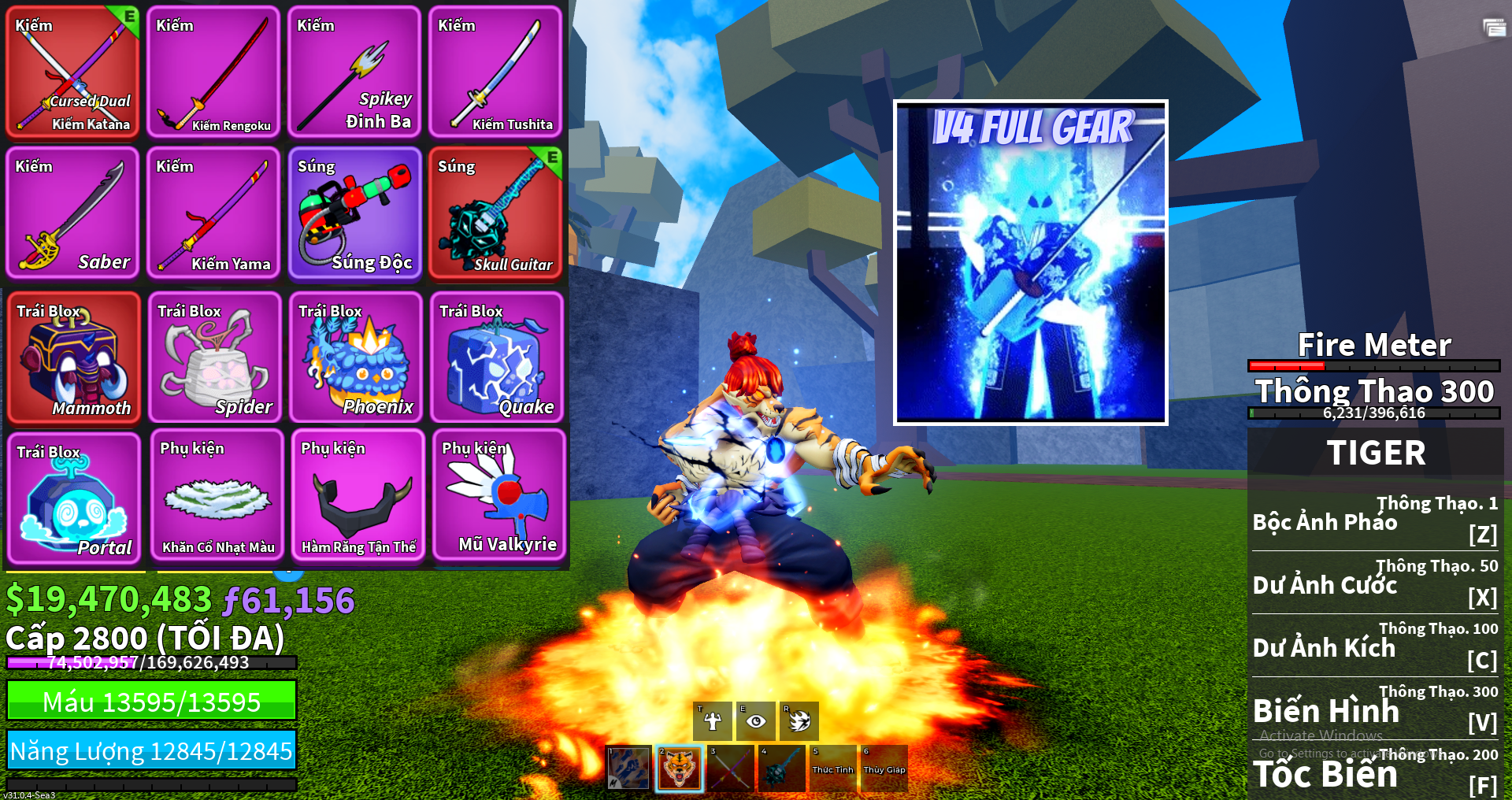Screen dimensions: 1512x800
Task: Choose the Rengoku sword in inventory
Action: click(x=213, y=72)
